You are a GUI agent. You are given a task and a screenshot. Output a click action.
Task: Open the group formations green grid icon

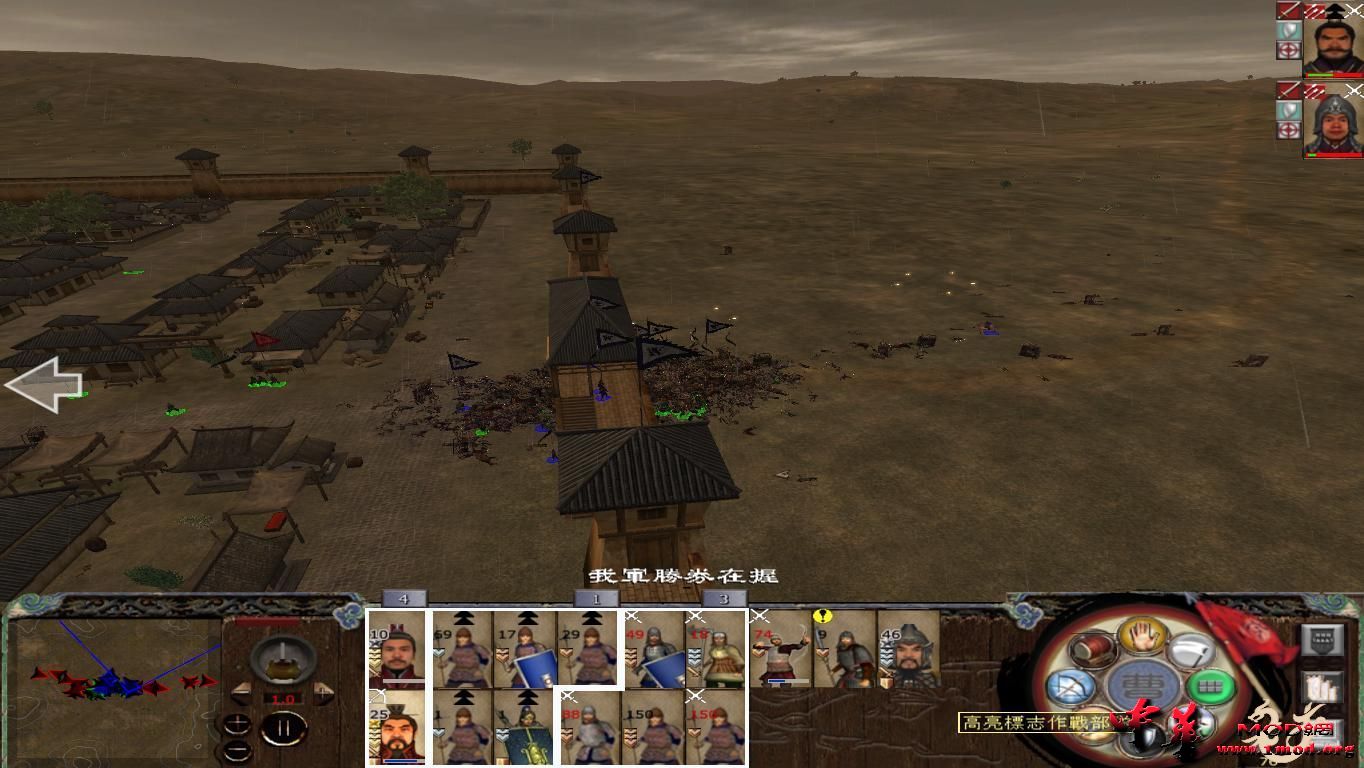[x=1210, y=685]
